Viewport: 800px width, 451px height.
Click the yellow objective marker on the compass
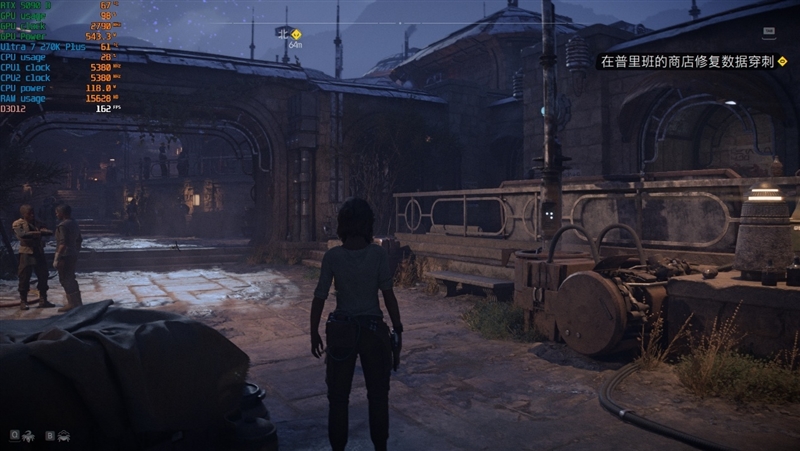click(296, 33)
